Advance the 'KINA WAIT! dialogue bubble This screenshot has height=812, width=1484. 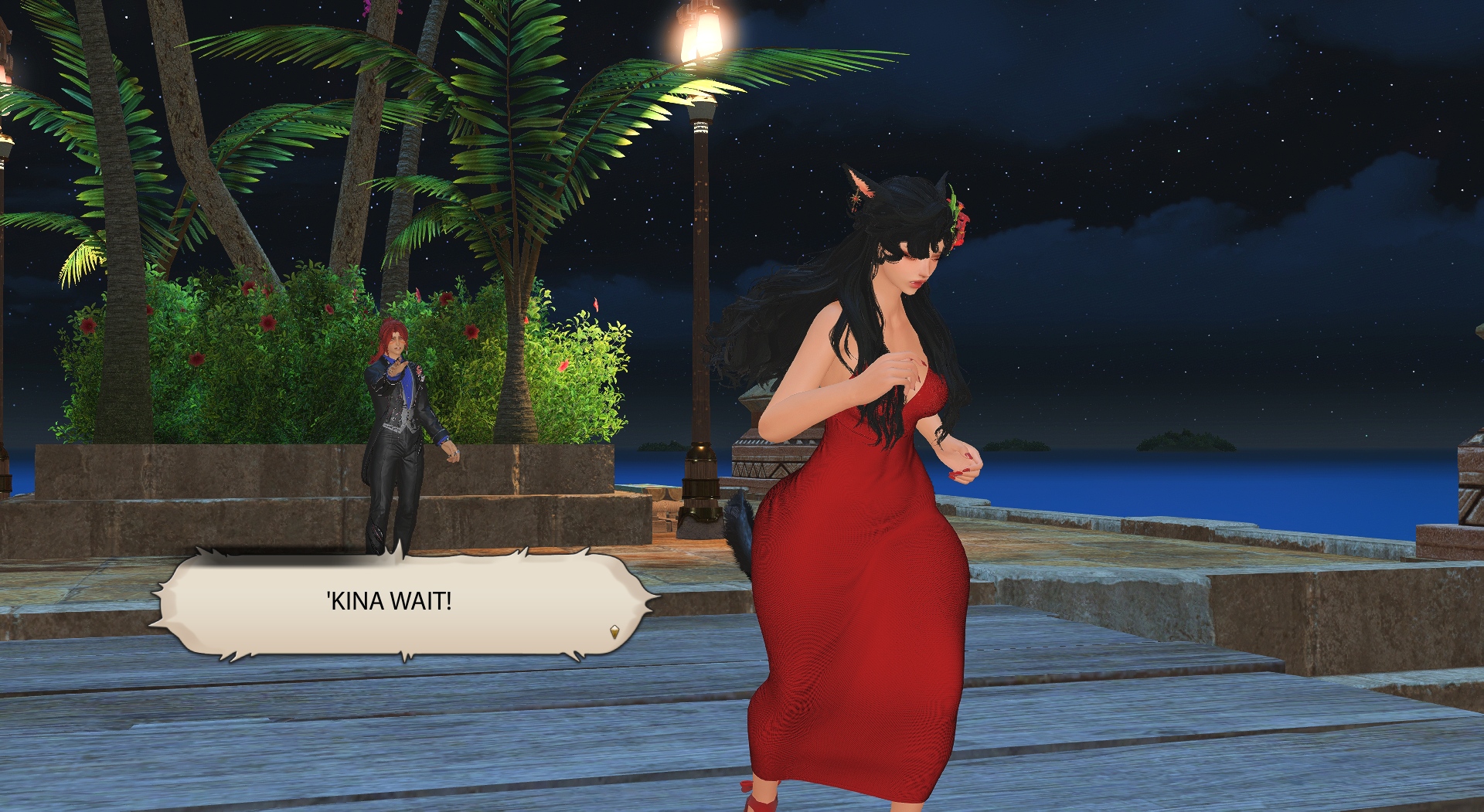coord(390,601)
